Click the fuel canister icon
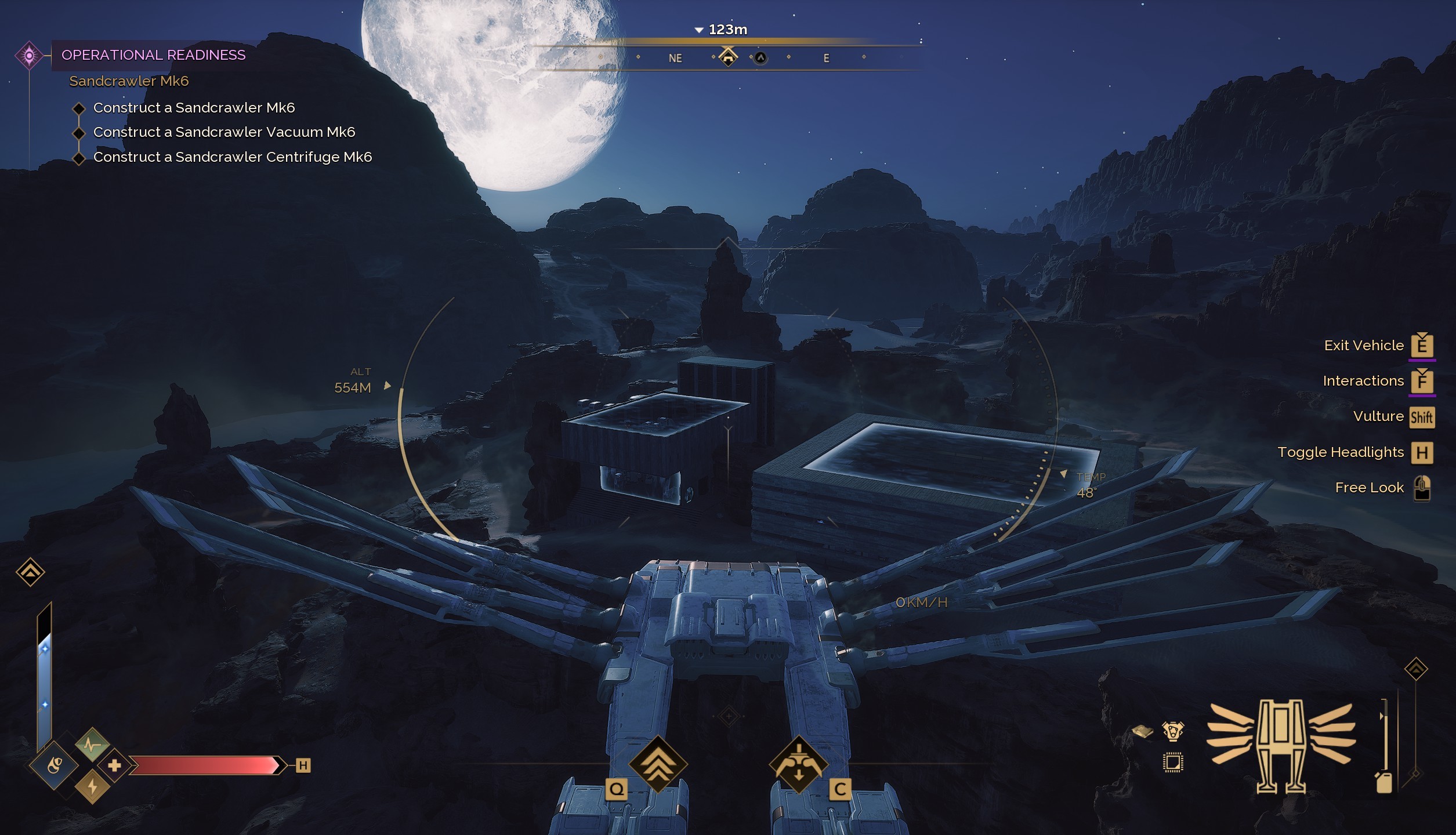 [1383, 782]
